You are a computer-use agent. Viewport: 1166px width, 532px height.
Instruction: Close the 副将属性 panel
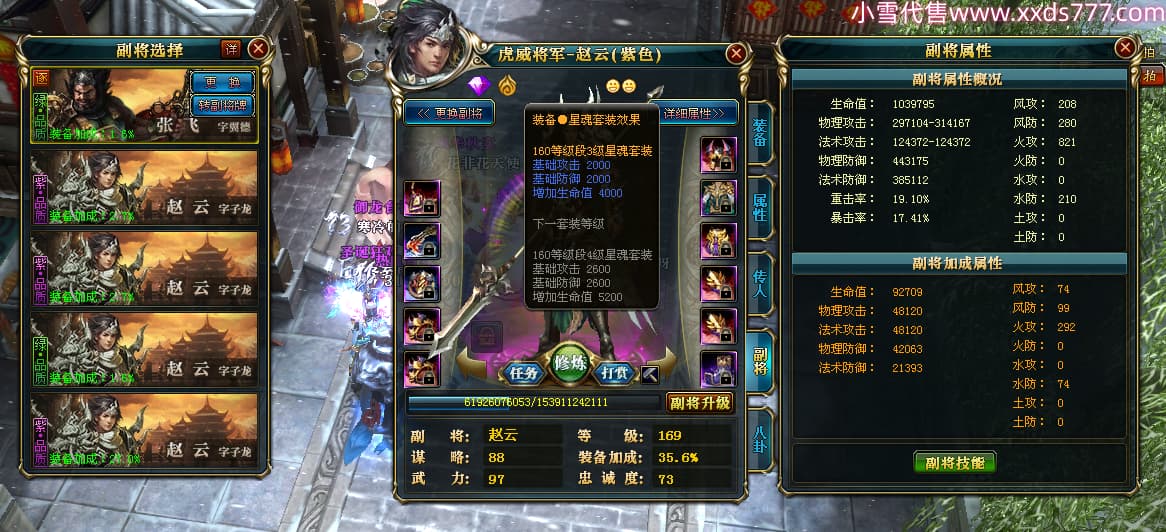click(x=1124, y=50)
